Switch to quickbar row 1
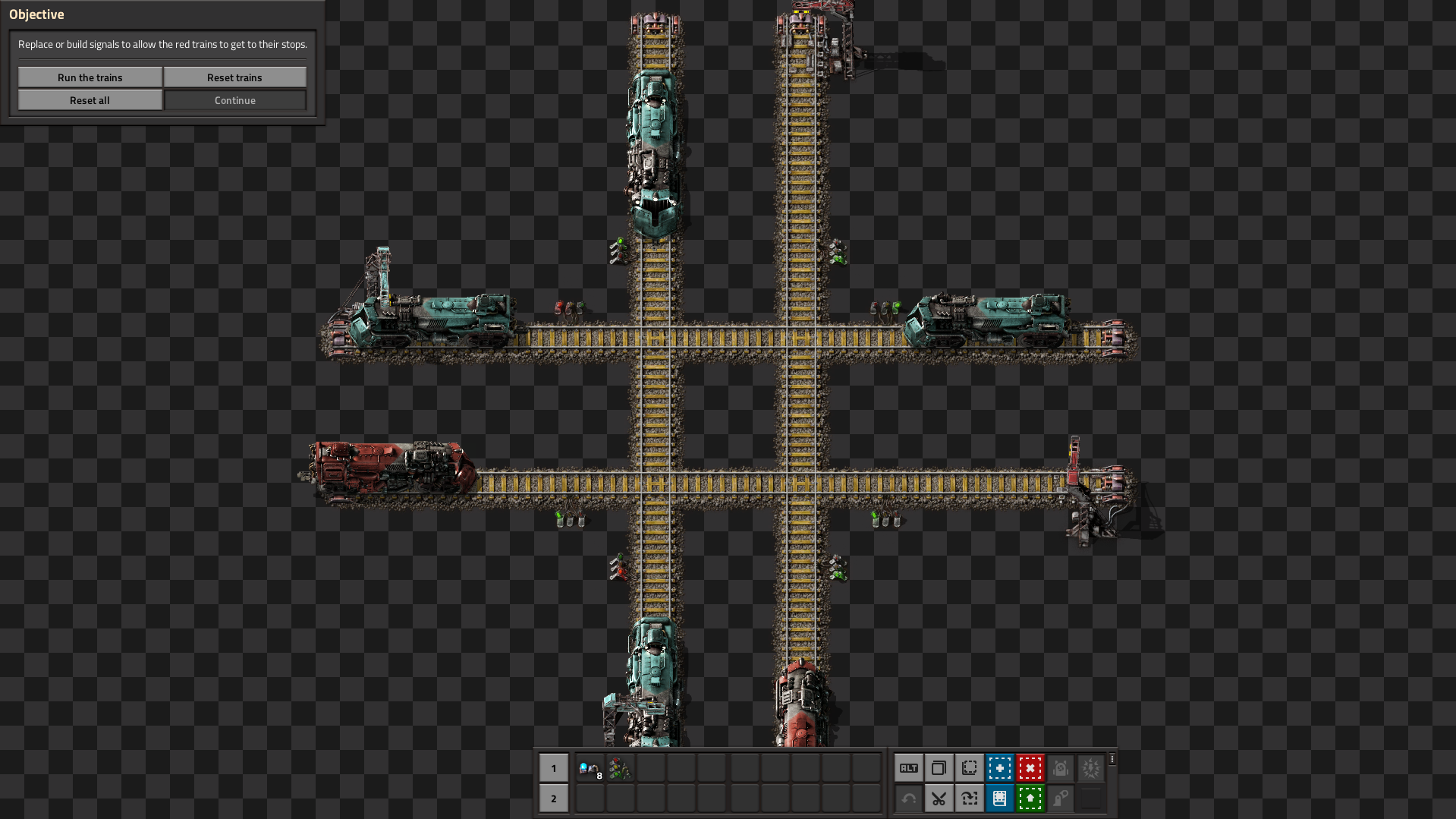1456x819 pixels. pos(554,768)
